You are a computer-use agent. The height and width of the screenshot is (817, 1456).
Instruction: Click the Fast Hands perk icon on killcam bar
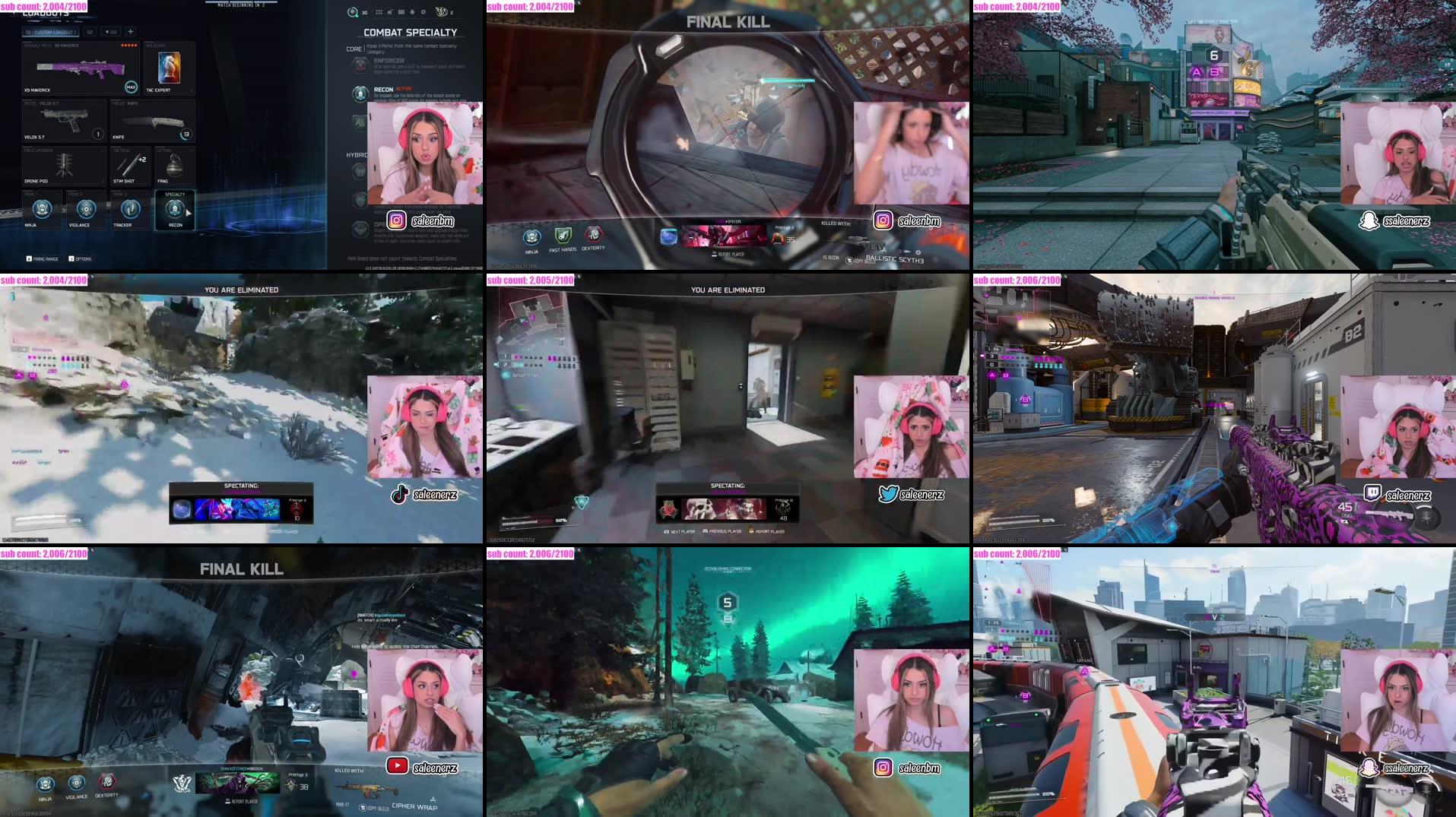[x=563, y=236]
